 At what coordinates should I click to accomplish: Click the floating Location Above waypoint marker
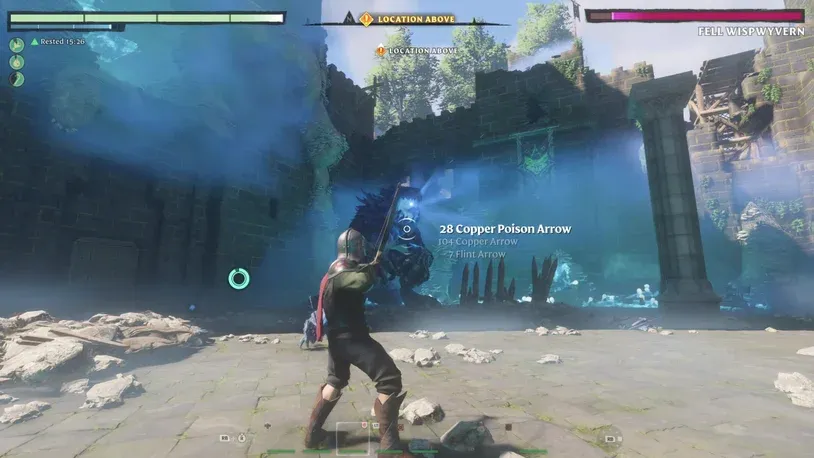click(381, 50)
